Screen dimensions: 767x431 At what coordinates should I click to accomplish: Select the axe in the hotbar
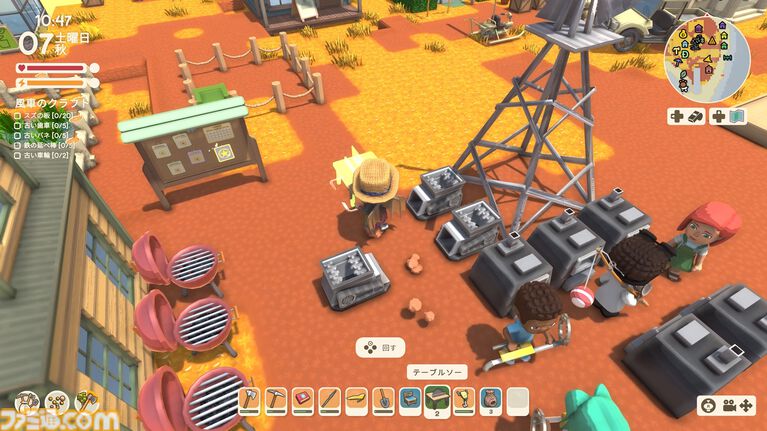(x=250, y=400)
